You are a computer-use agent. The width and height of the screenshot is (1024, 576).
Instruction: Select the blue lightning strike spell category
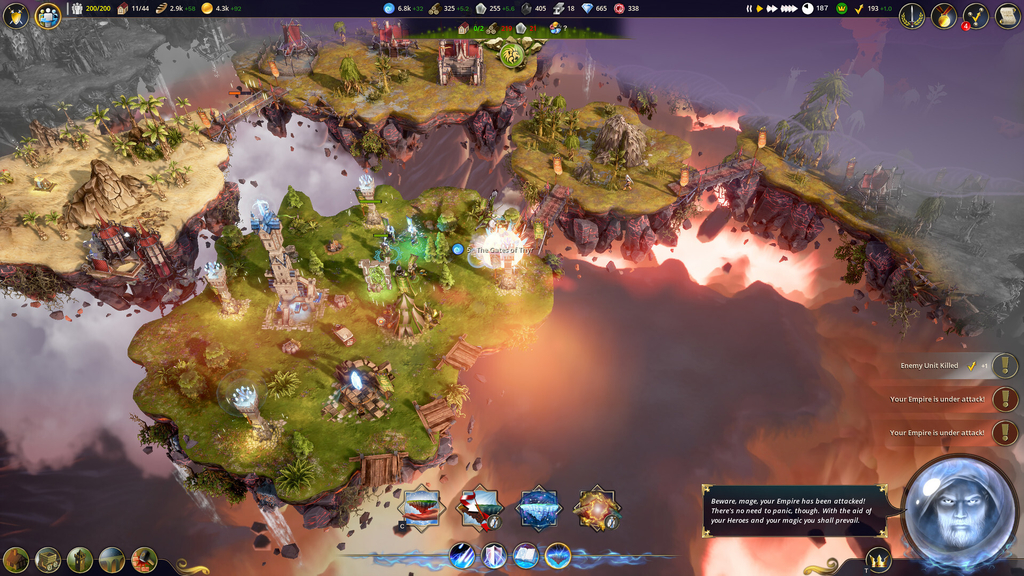[x=462, y=555]
